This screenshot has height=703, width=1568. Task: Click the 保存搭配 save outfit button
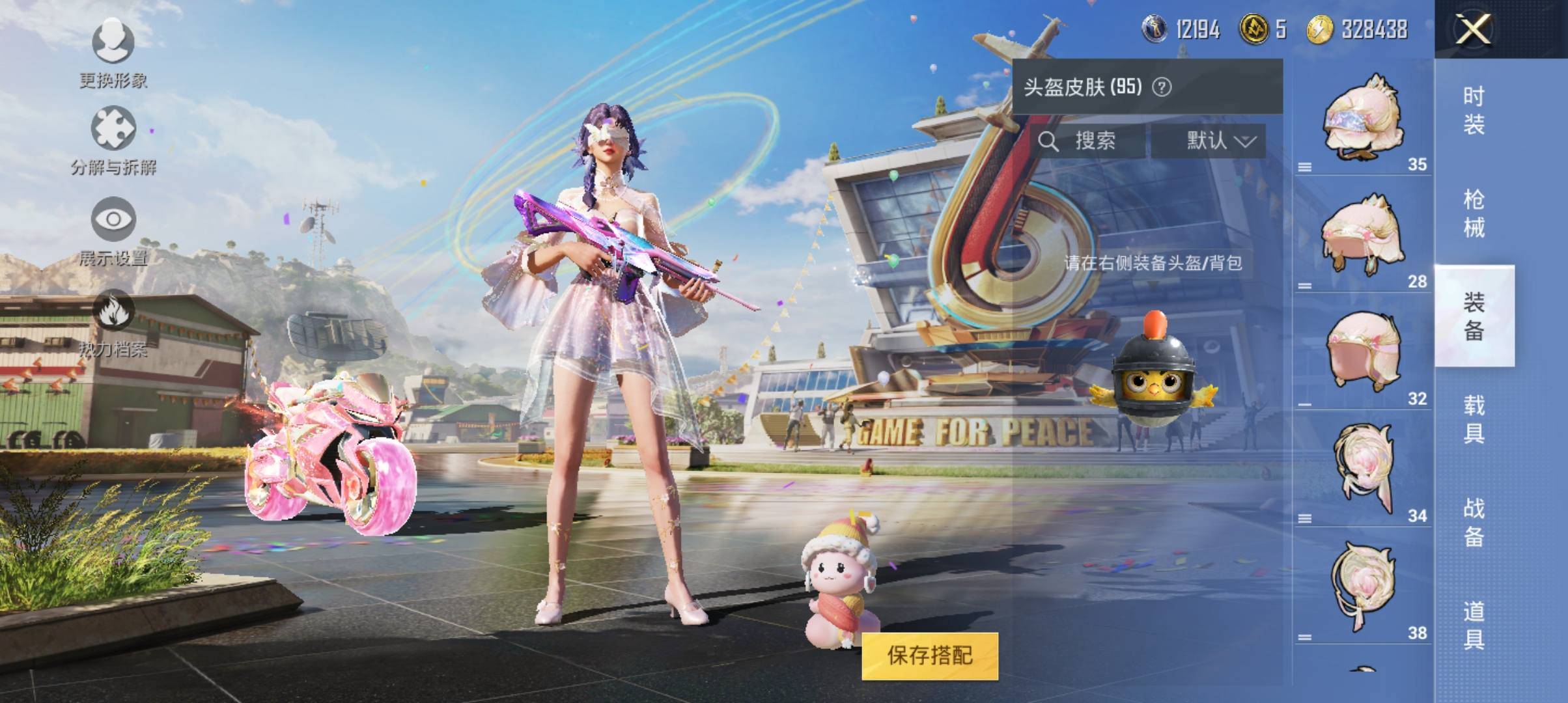(x=929, y=655)
